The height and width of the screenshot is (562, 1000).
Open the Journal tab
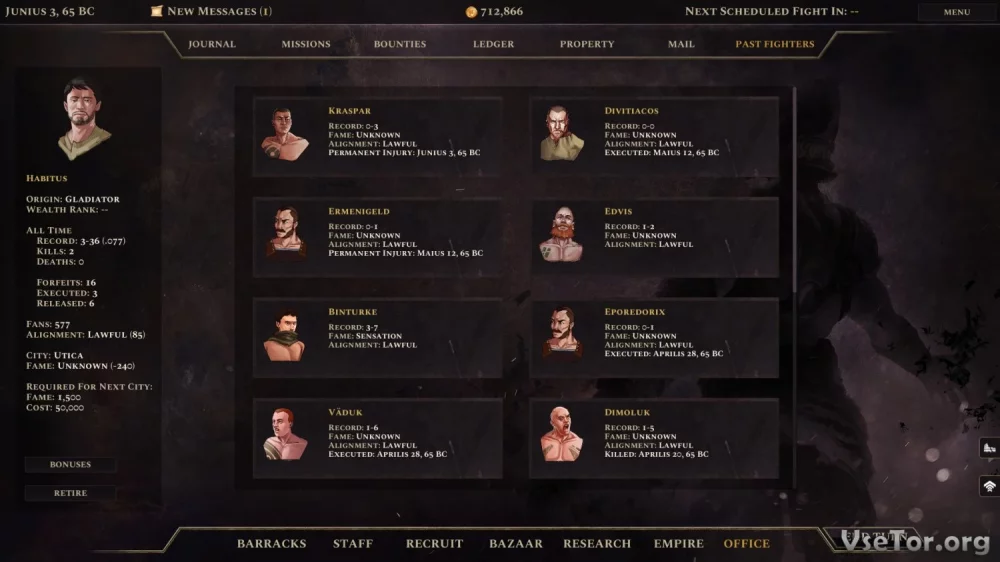click(212, 44)
